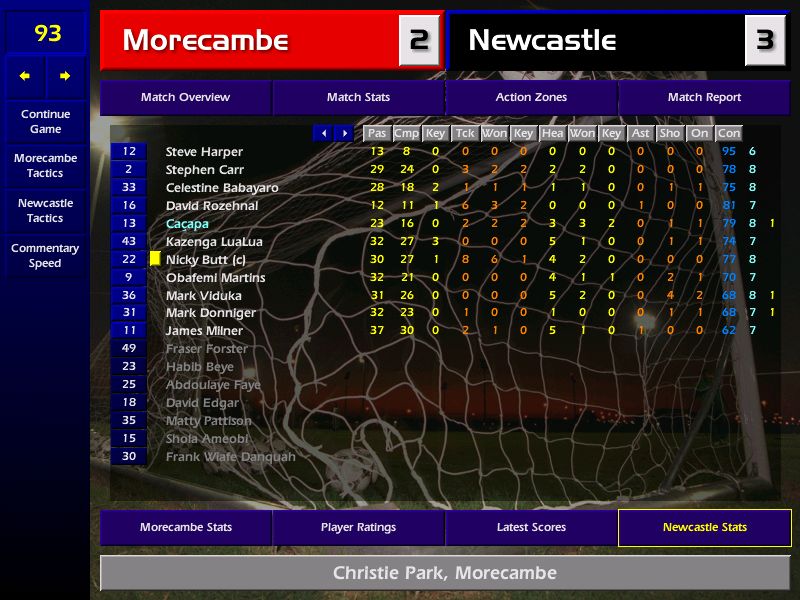Show Morecambe Stats
This screenshot has height=600, width=800.
pyautogui.click(x=185, y=527)
